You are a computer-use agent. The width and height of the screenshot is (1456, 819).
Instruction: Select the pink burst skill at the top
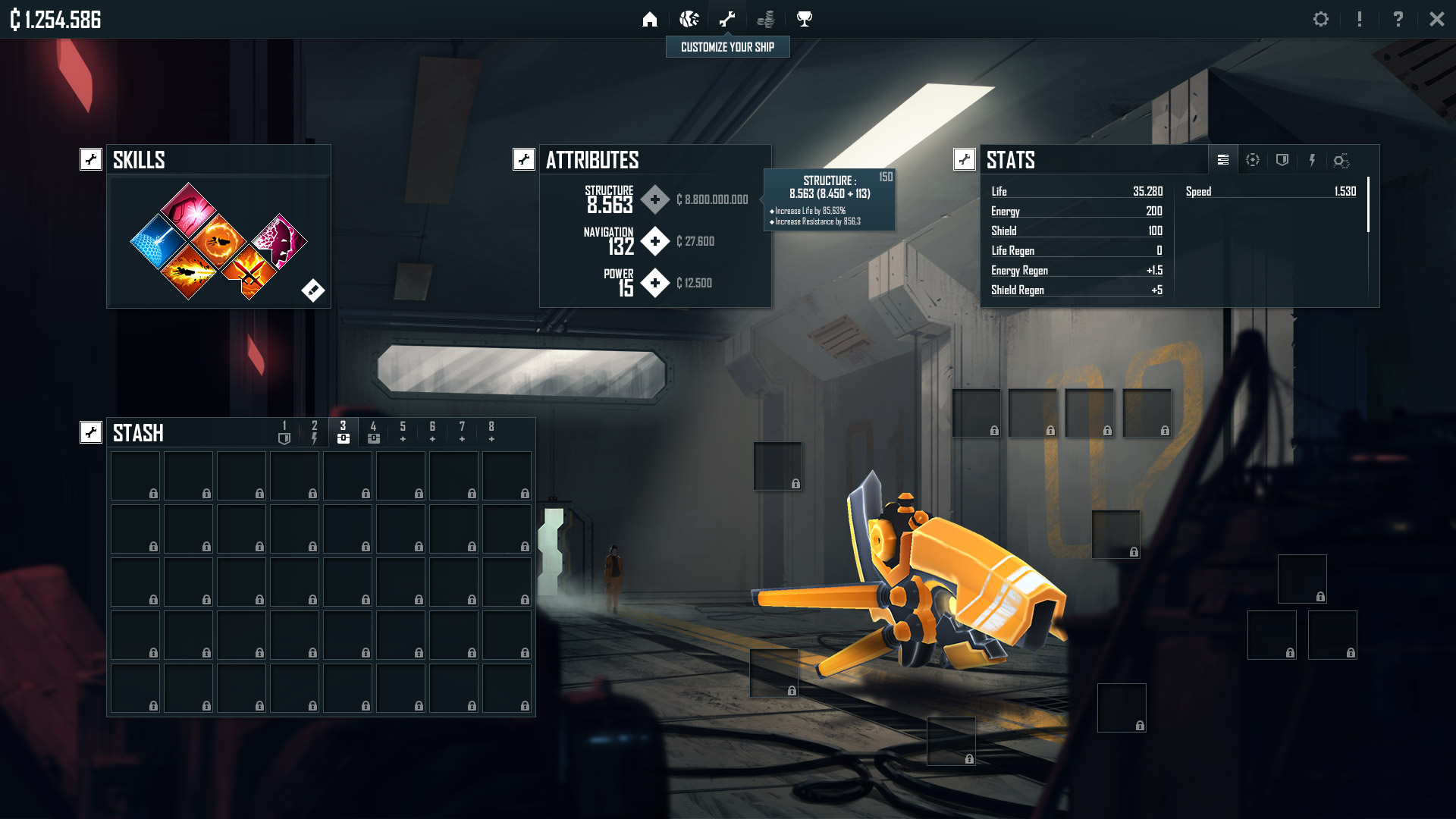(x=188, y=210)
